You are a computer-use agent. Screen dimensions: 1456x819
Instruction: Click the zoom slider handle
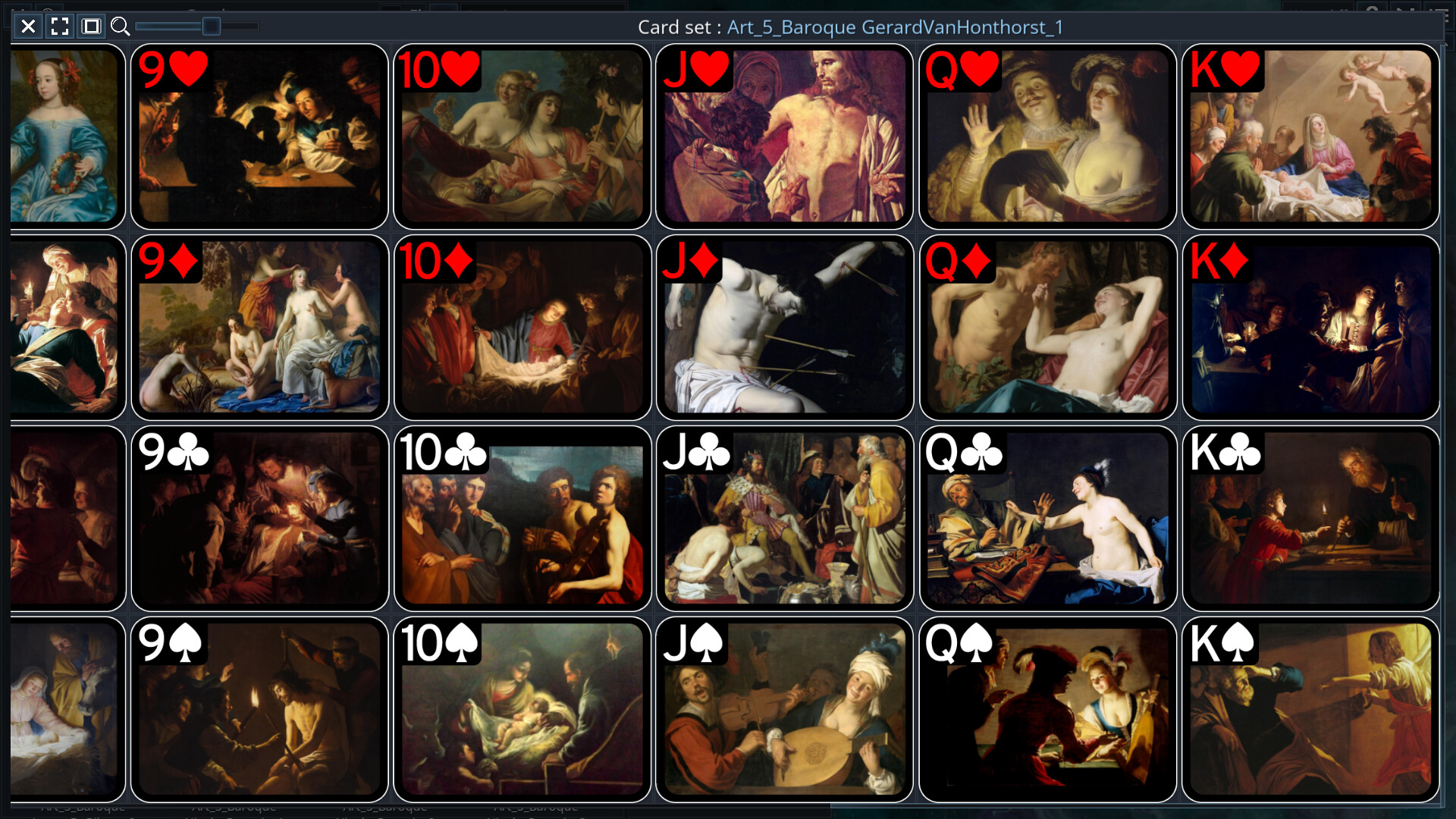click(x=210, y=27)
